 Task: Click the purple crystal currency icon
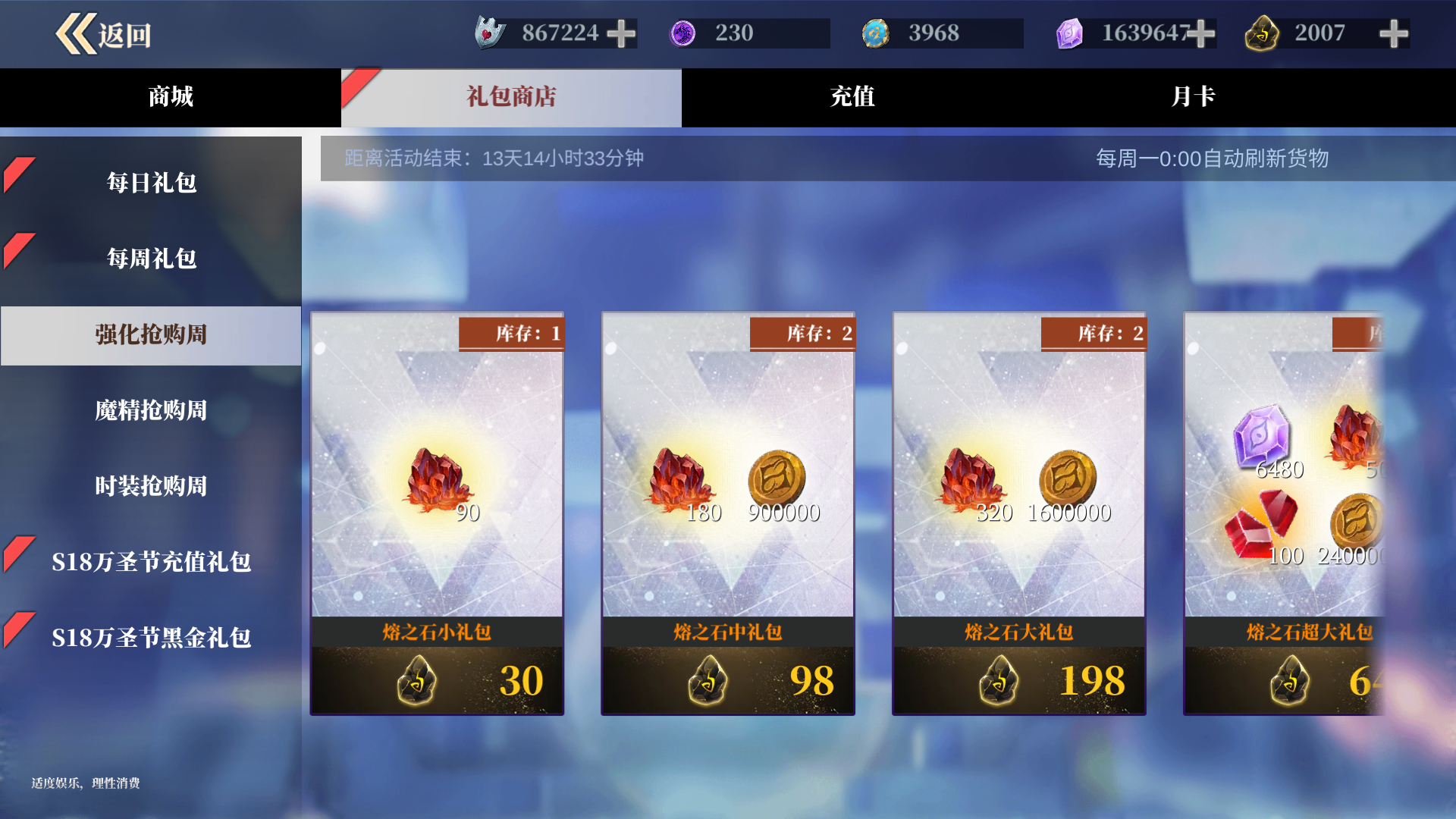pyautogui.click(x=1070, y=32)
